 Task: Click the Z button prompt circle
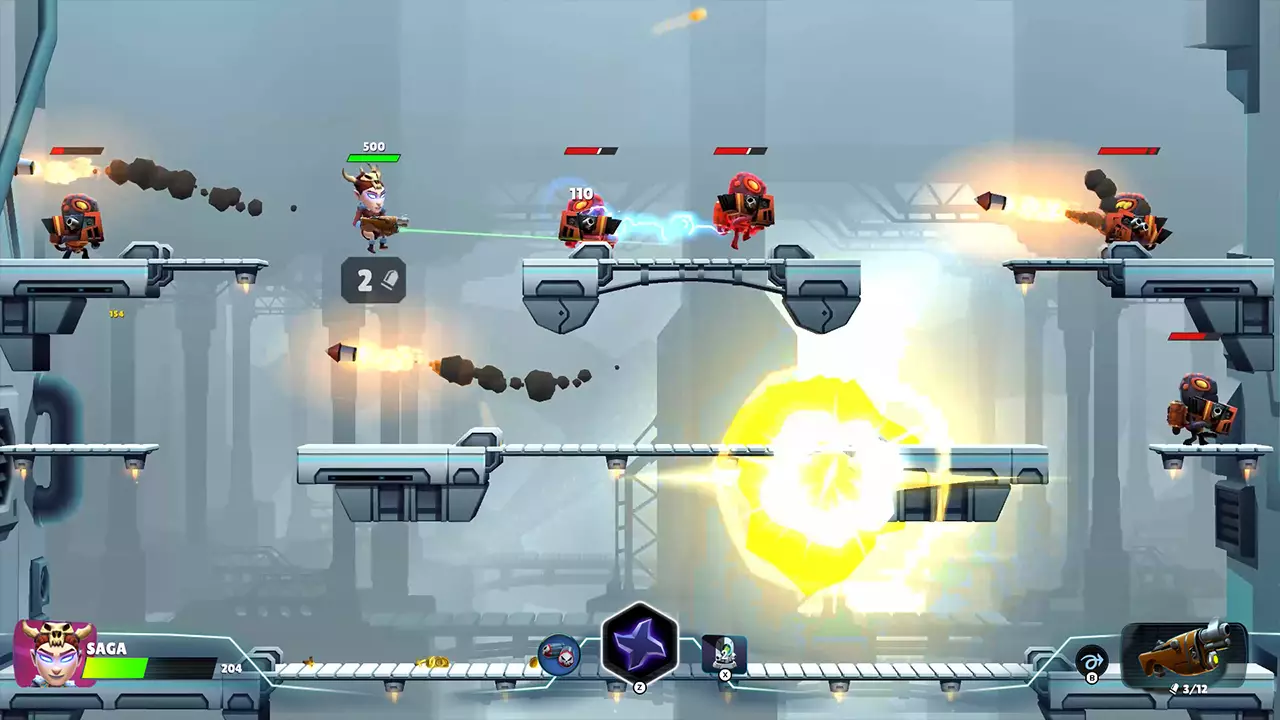640,687
